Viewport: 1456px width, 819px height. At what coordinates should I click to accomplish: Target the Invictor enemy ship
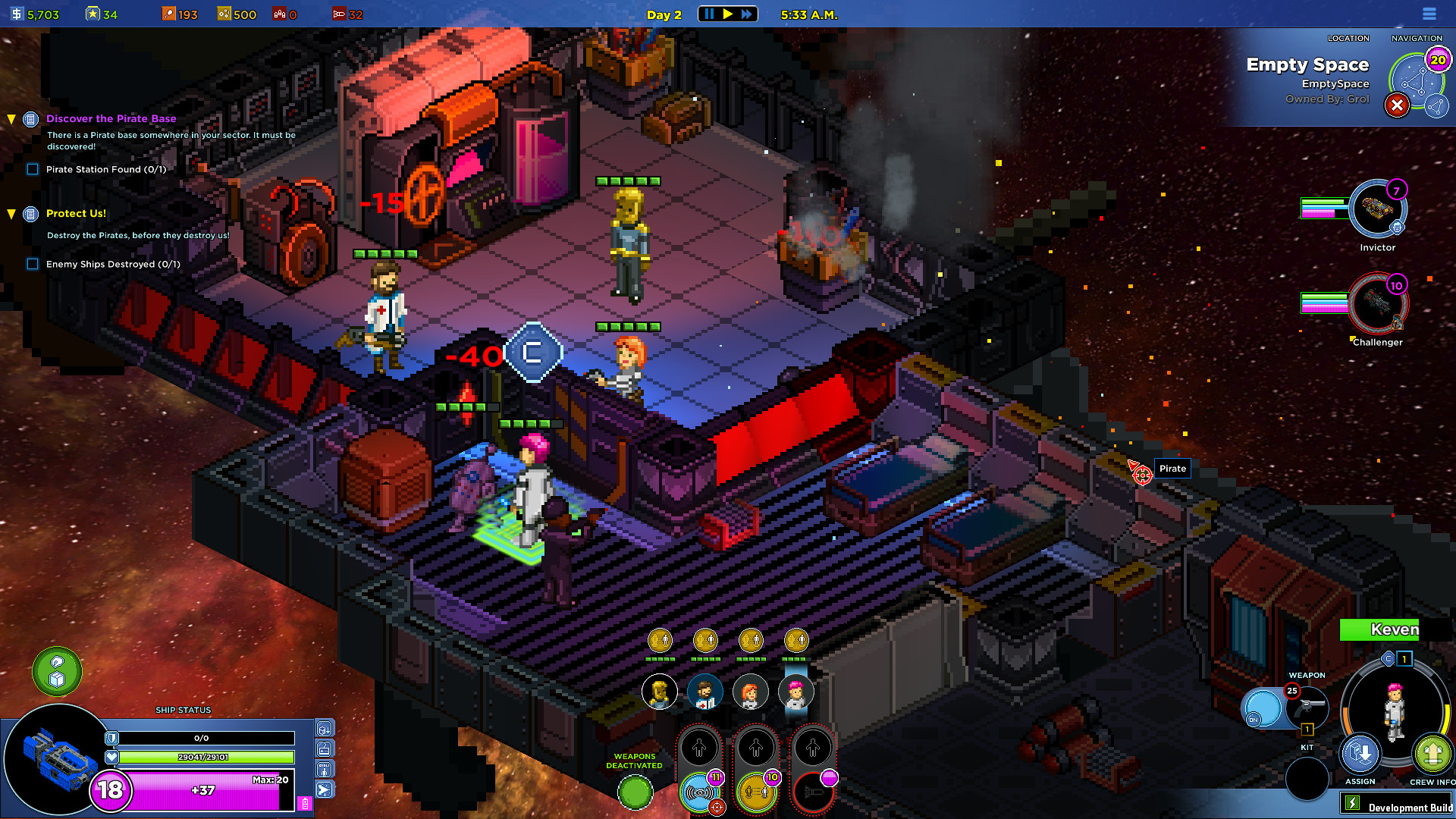pos(1377,209)
